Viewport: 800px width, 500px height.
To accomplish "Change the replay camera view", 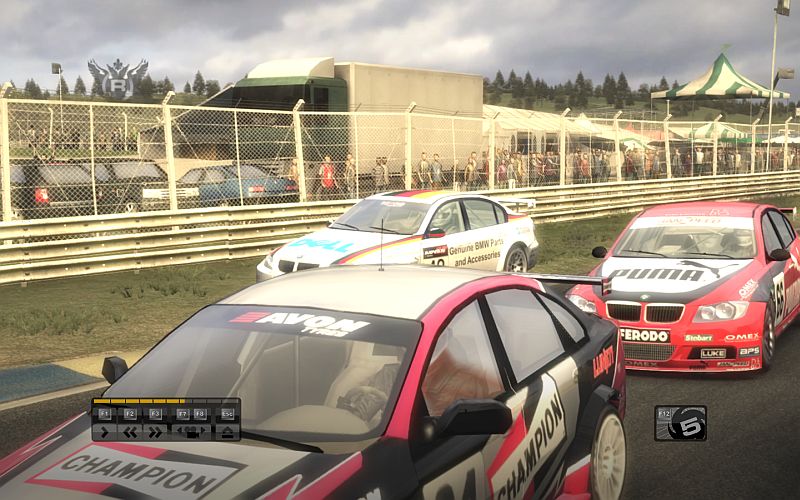I will tap(191, 432).
